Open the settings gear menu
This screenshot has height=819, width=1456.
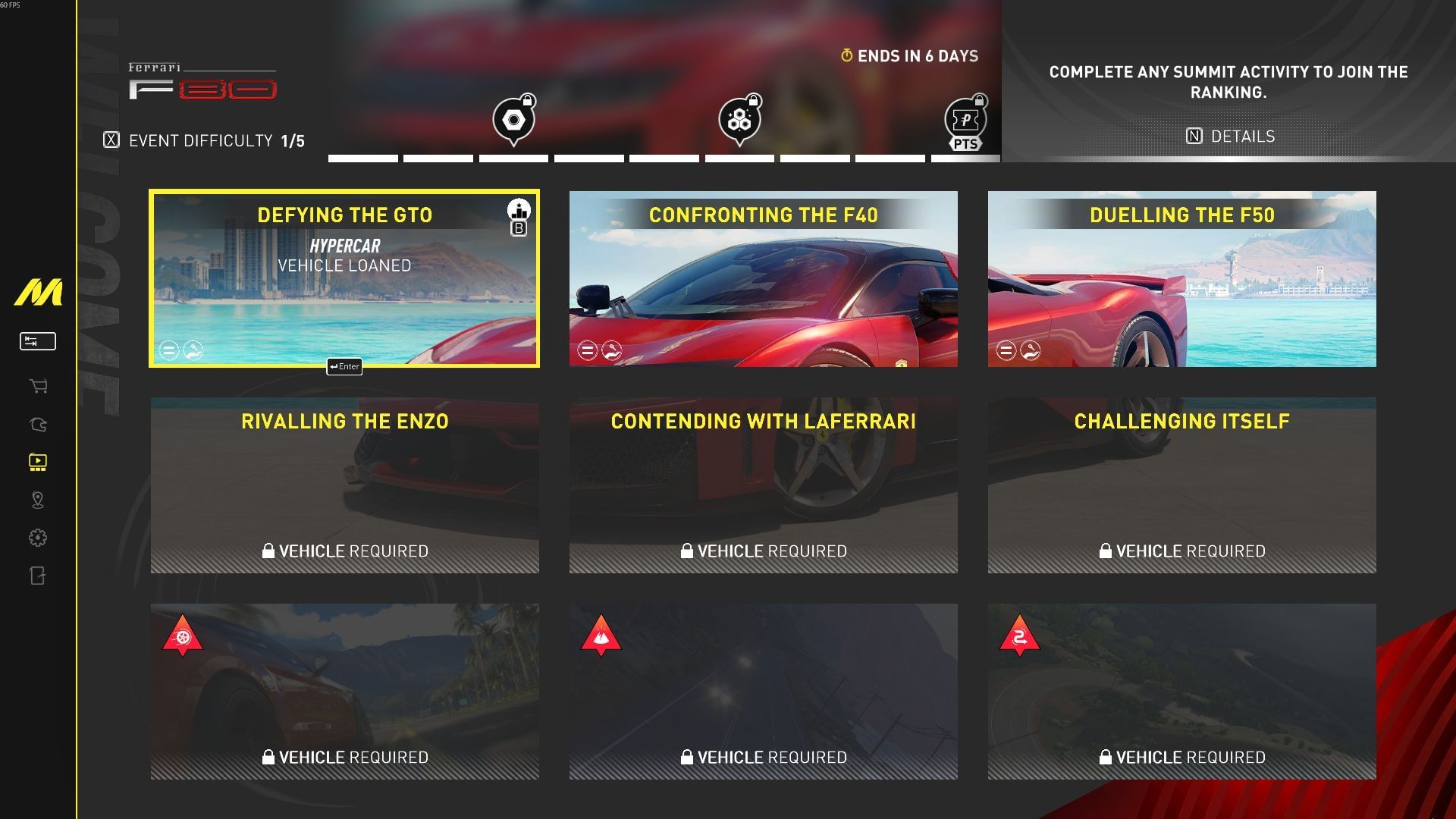[x=38, y=538]
